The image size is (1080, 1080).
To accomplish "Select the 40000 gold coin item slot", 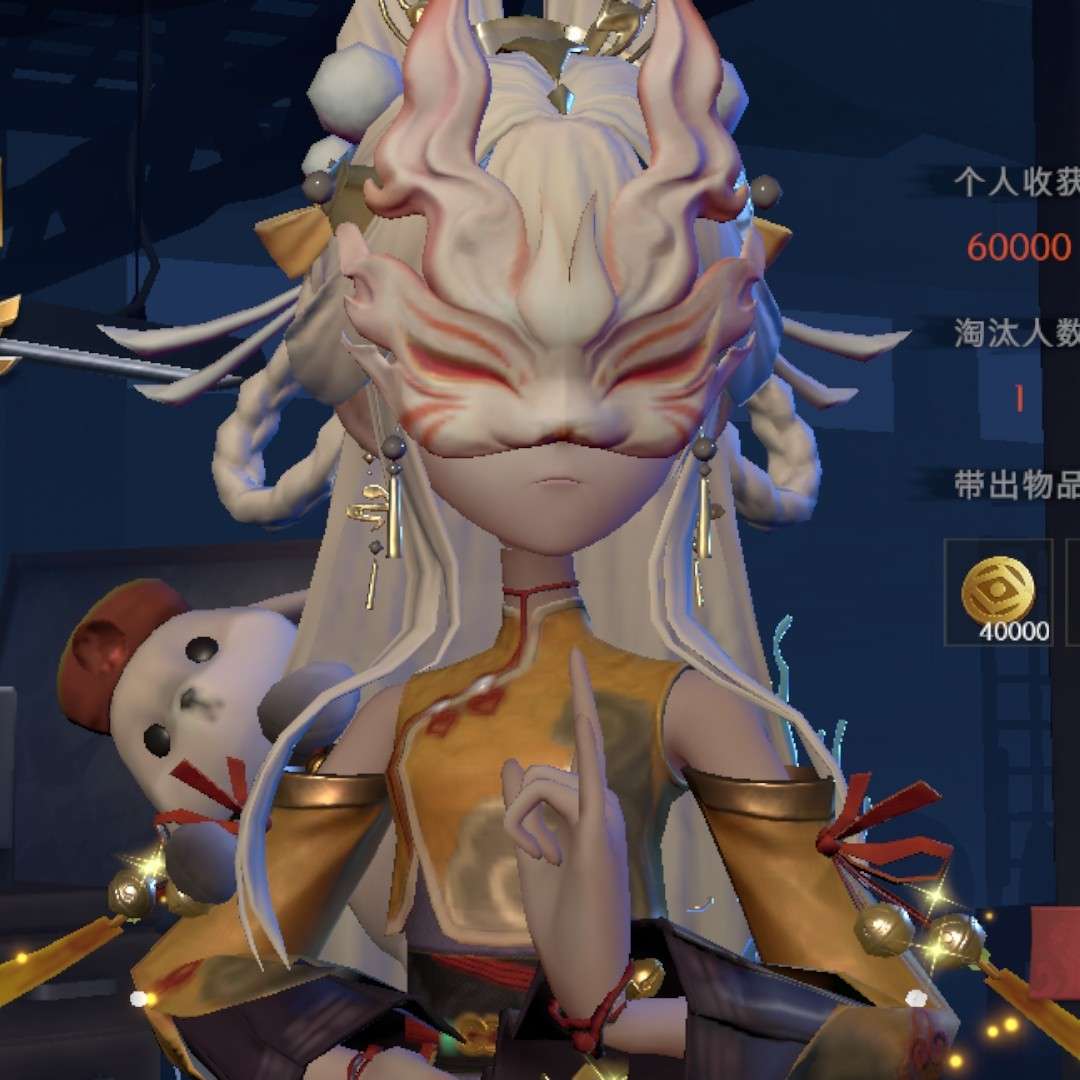I will [x=998, y=592].
